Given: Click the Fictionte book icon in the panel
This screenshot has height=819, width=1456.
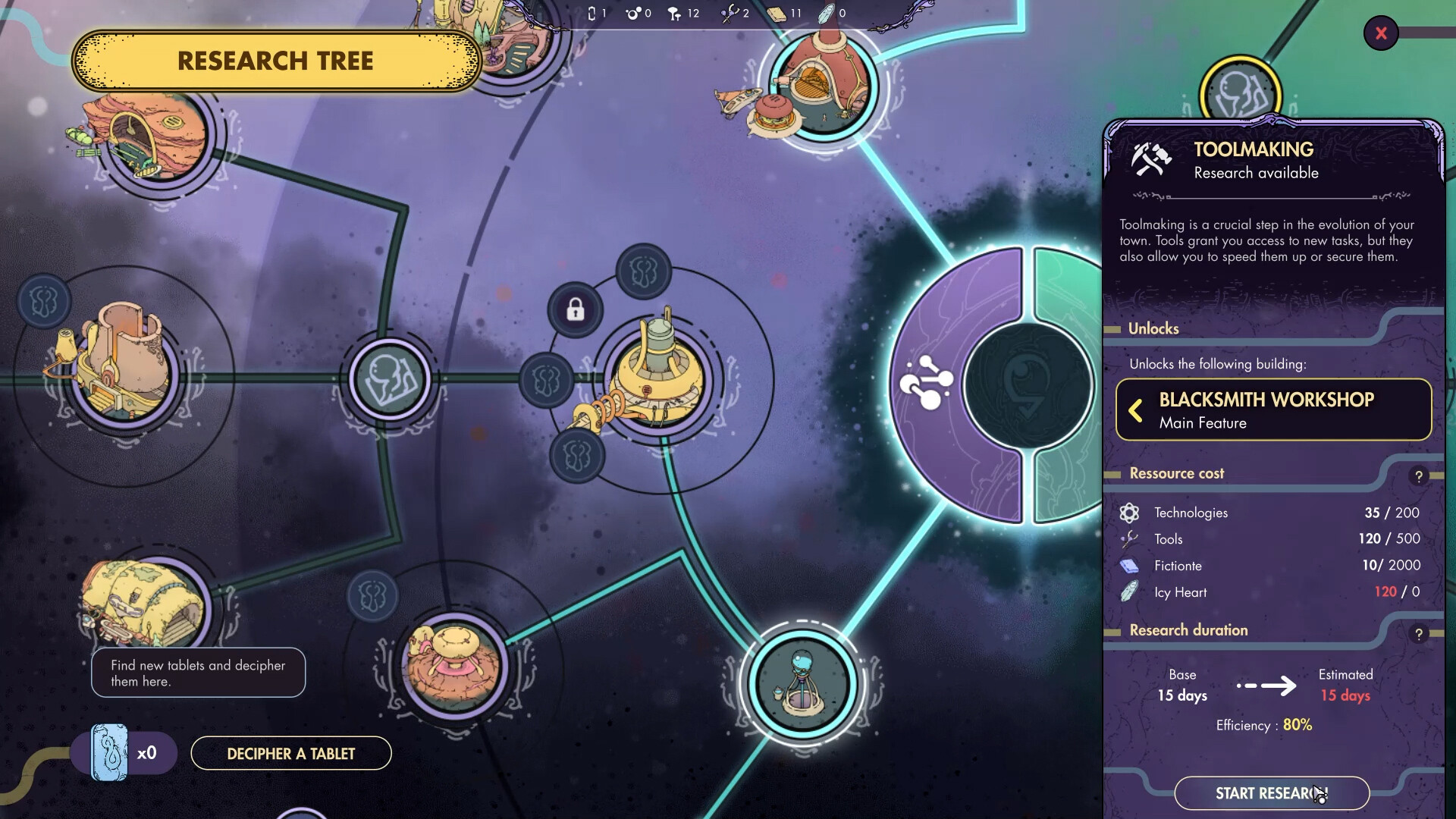Looking at the screenshot, I should click(x=1129, y=566).
